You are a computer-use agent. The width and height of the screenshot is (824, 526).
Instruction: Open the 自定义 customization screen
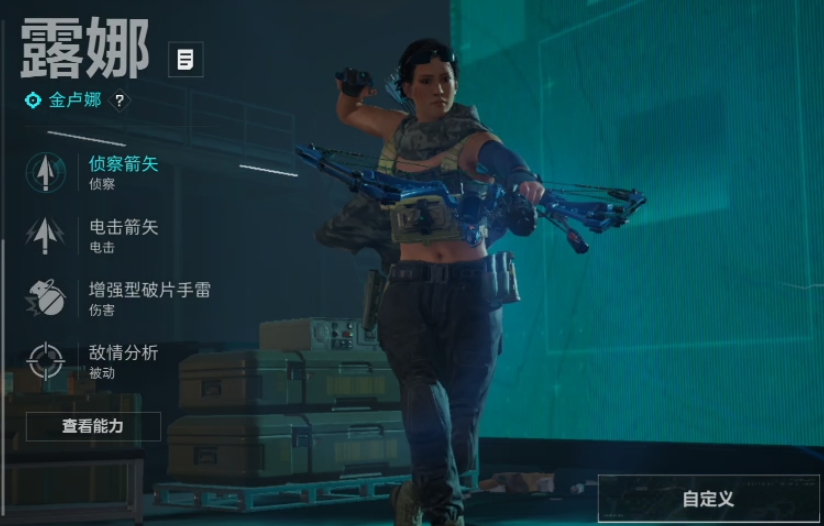(x=708, y=498)
